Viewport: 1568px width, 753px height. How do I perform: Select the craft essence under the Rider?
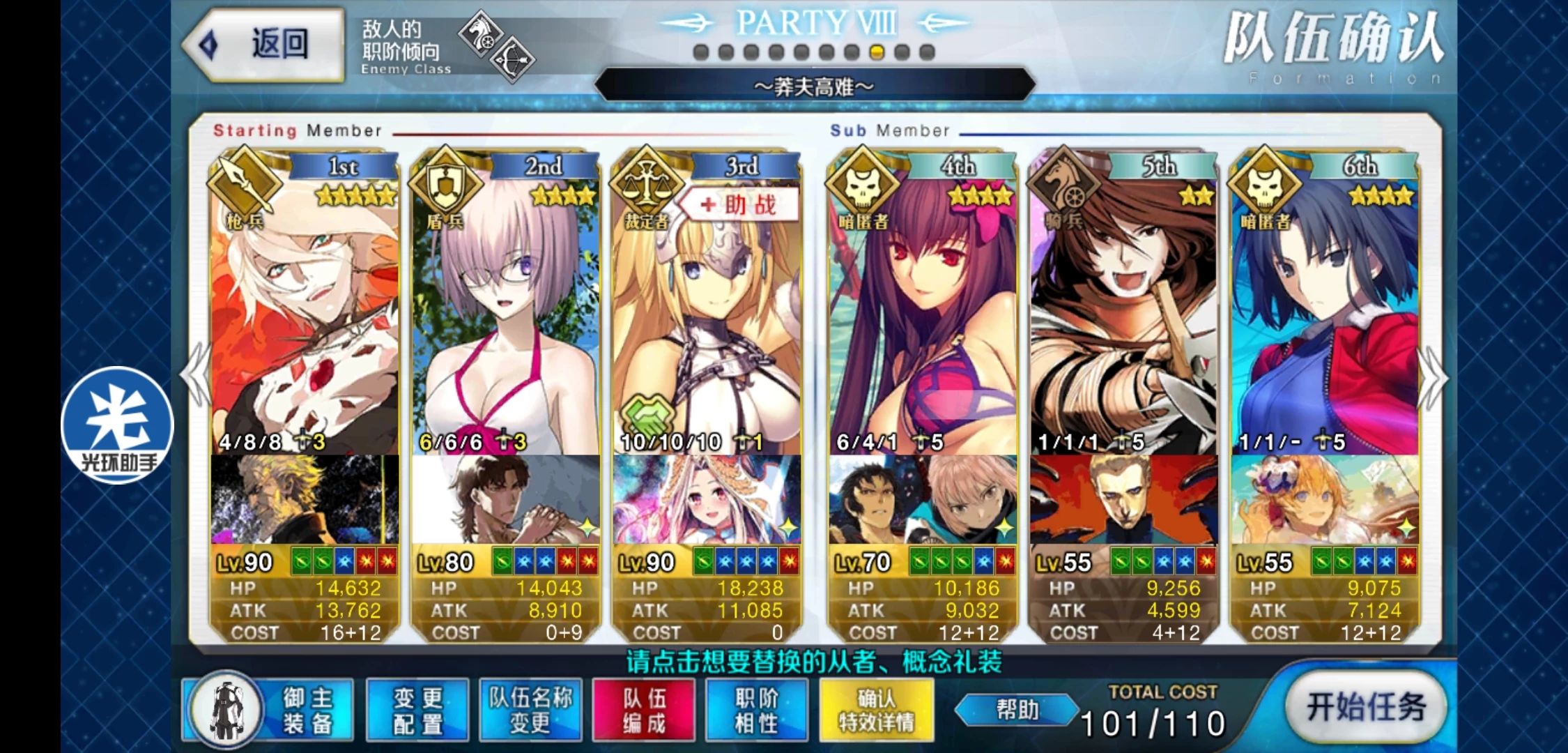tap(1123, 499)
